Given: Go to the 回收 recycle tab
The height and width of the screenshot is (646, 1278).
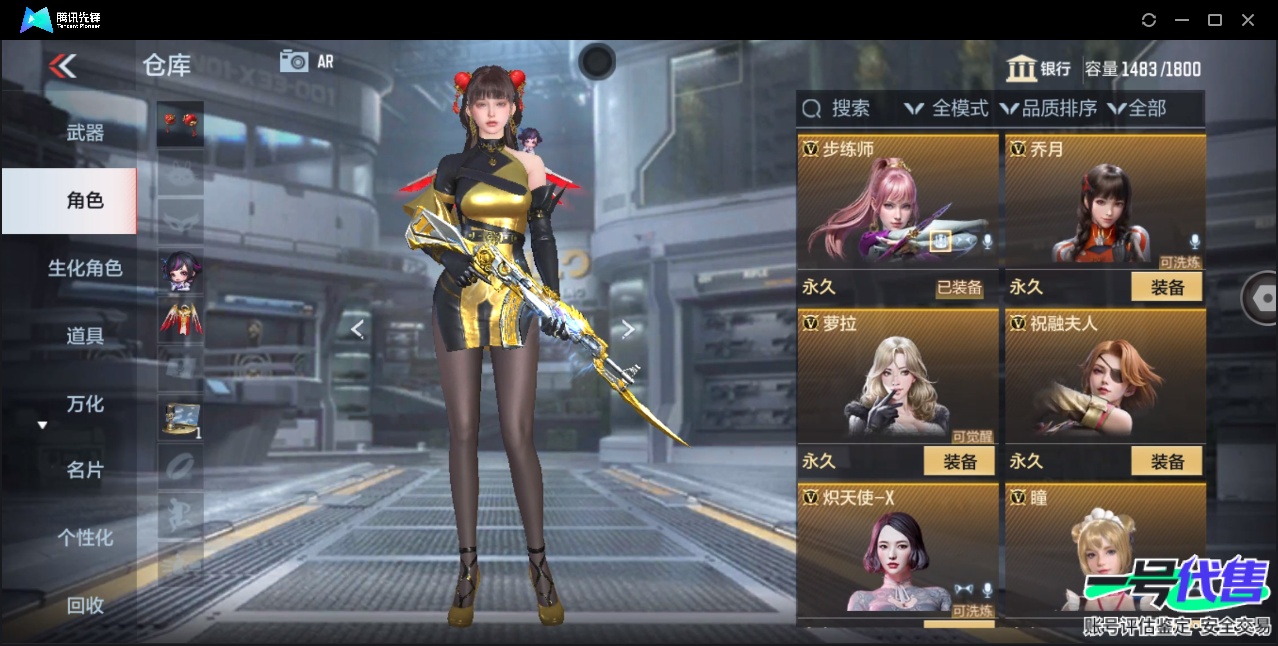Looking at the screenshot, I should coord(85,605).
